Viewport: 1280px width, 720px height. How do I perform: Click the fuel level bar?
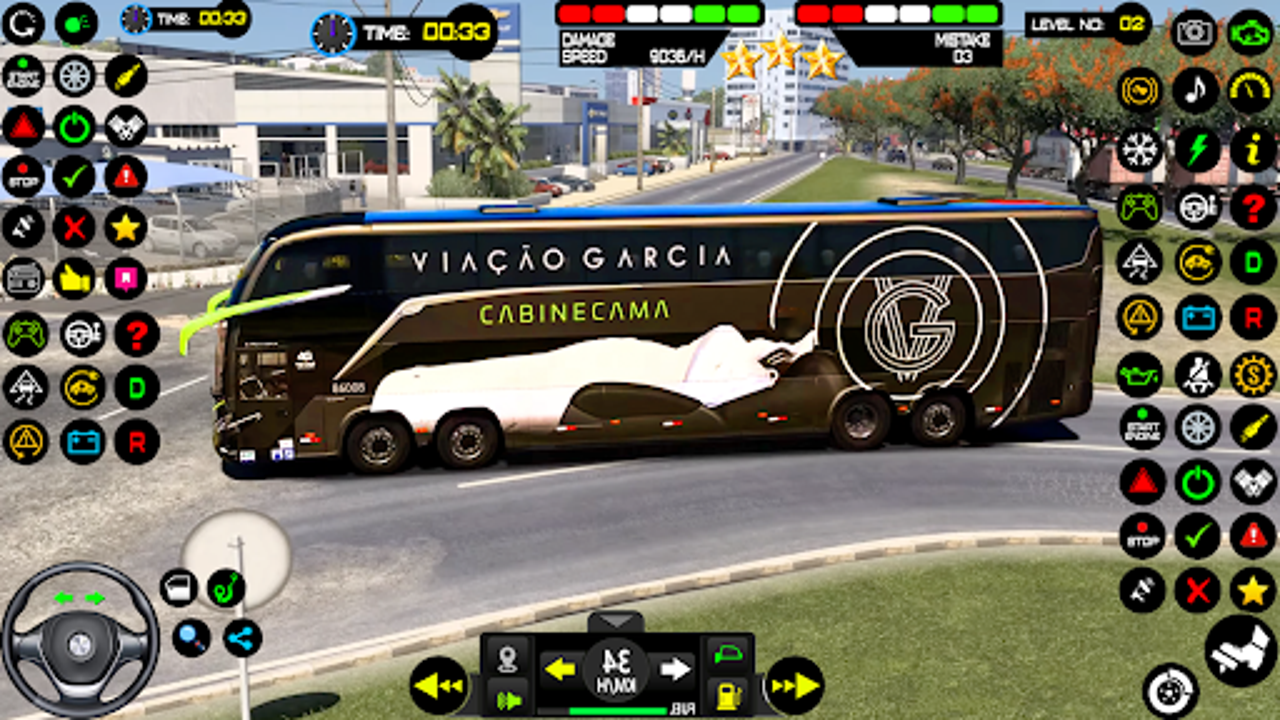click(616, 711)
